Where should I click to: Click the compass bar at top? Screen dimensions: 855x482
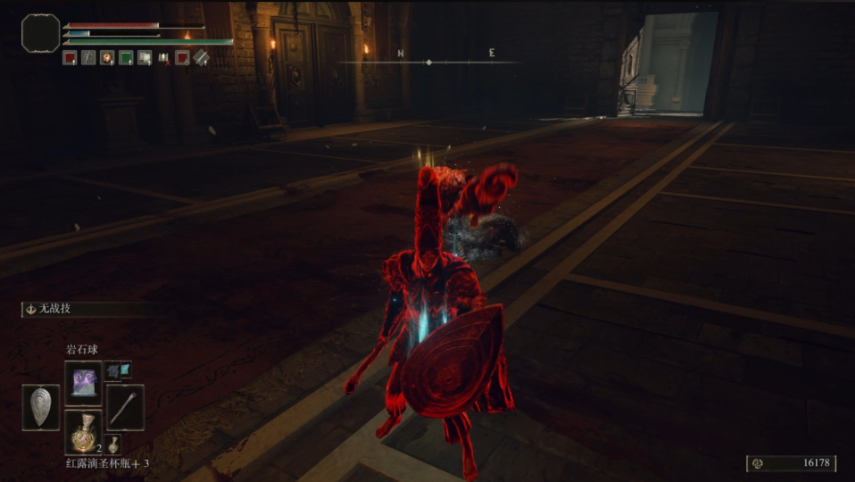pos(429,62)
